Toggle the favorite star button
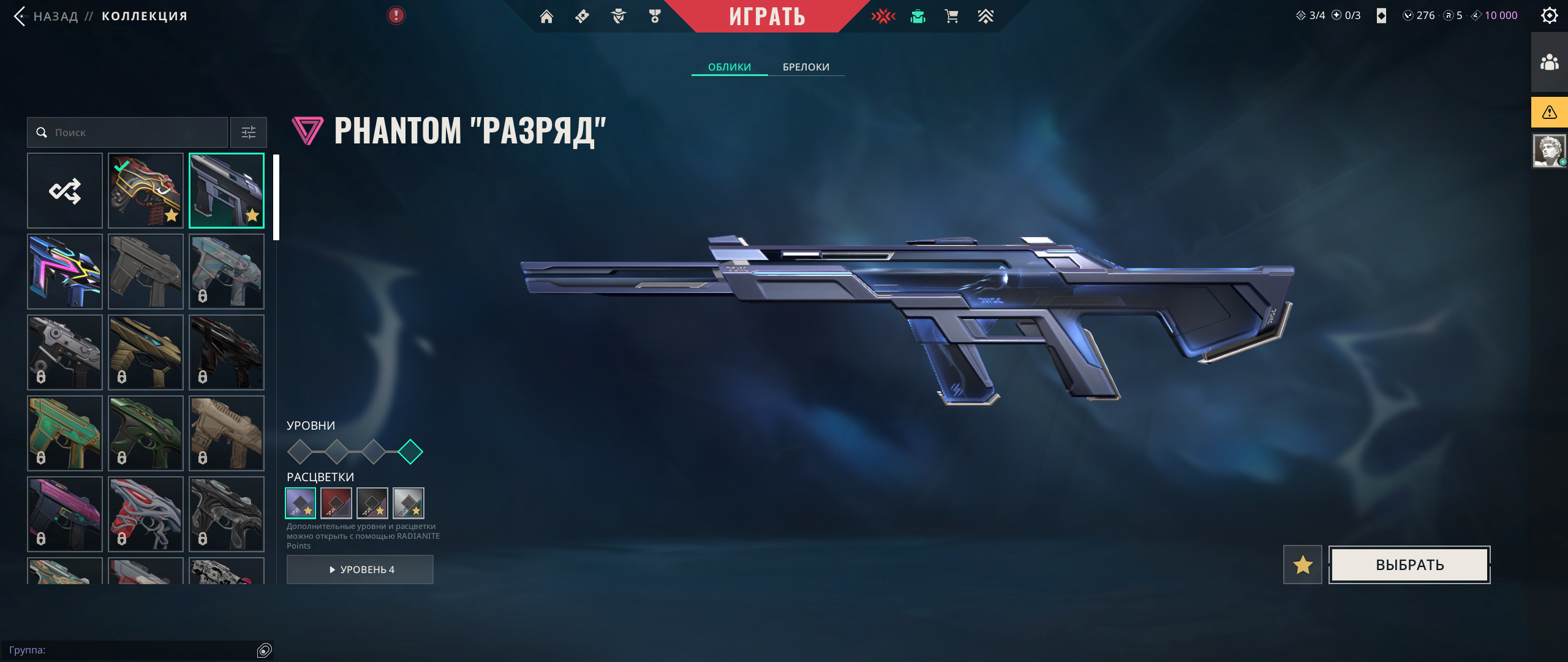 point(1303,565)
